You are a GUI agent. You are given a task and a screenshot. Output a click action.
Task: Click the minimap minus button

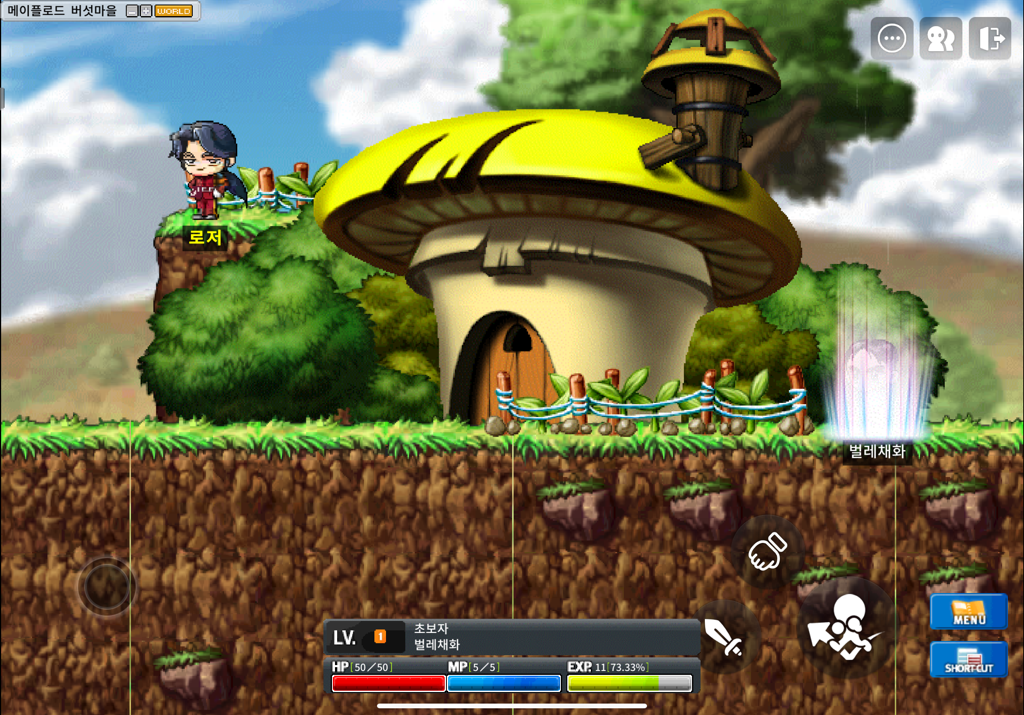tap(132, 11)
